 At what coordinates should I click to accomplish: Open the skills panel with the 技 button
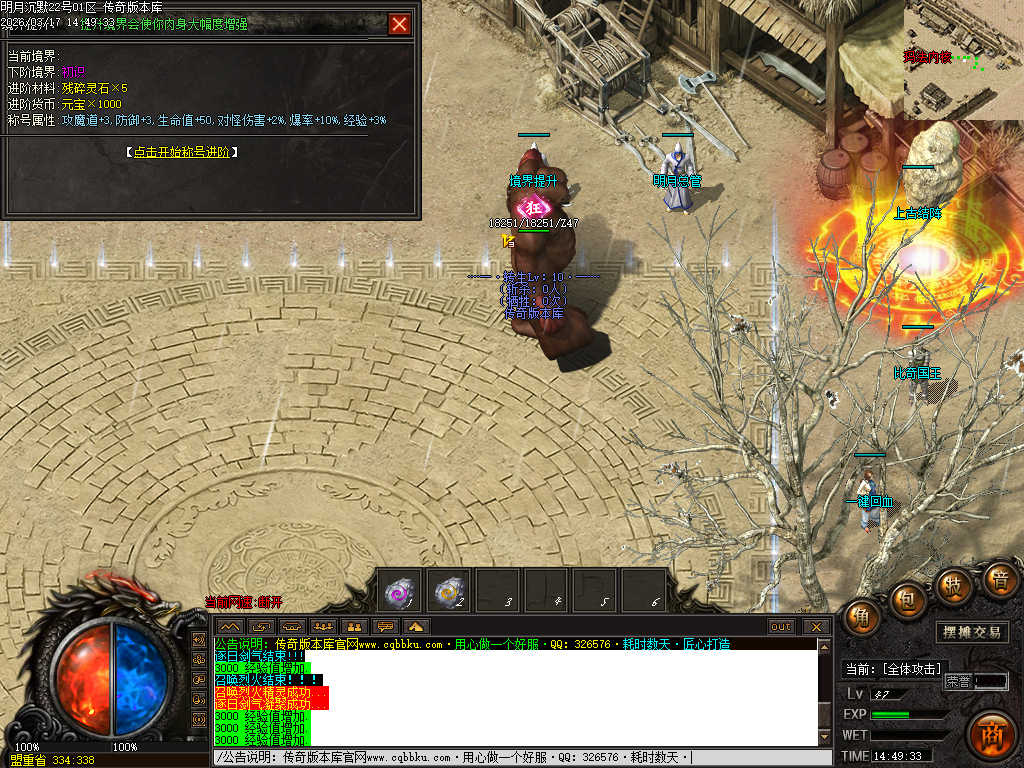point(953,585)
